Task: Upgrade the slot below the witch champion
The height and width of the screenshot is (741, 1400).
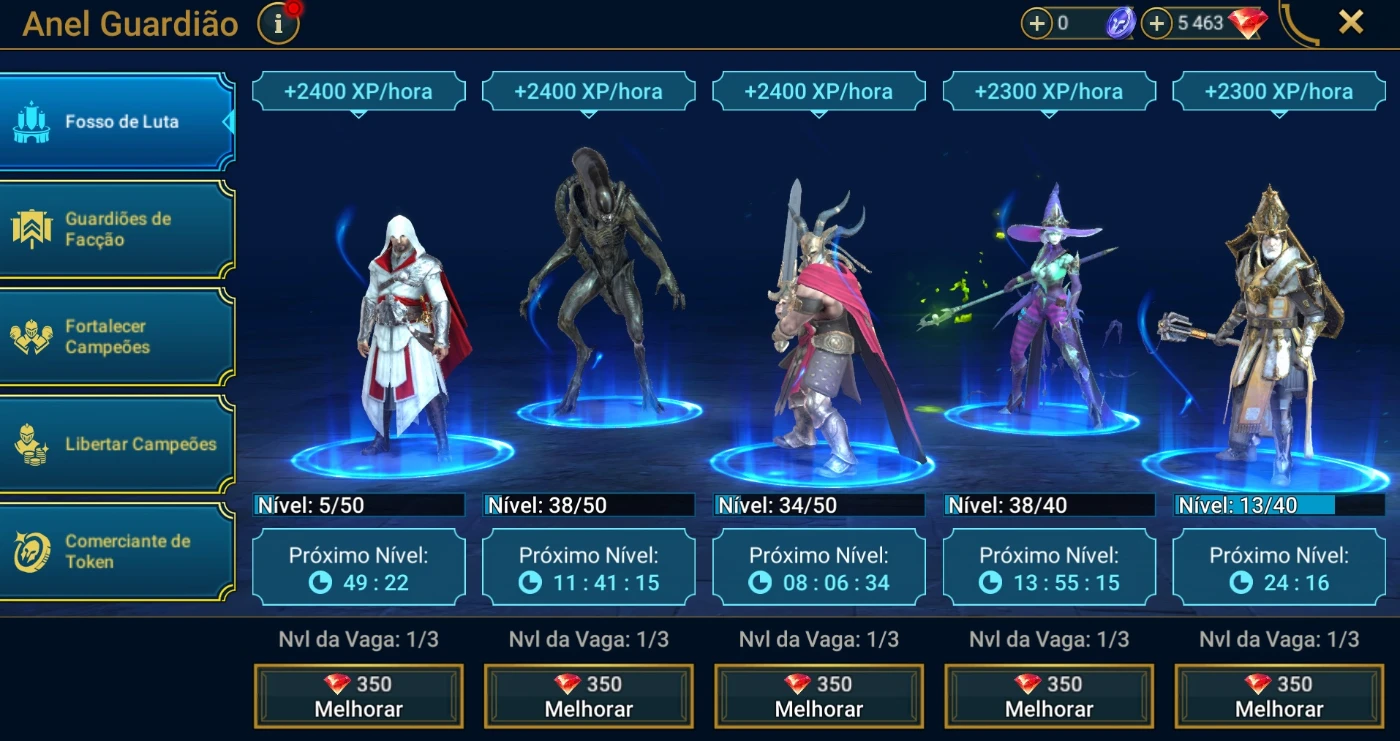Action: click(x=1049, y=696)
